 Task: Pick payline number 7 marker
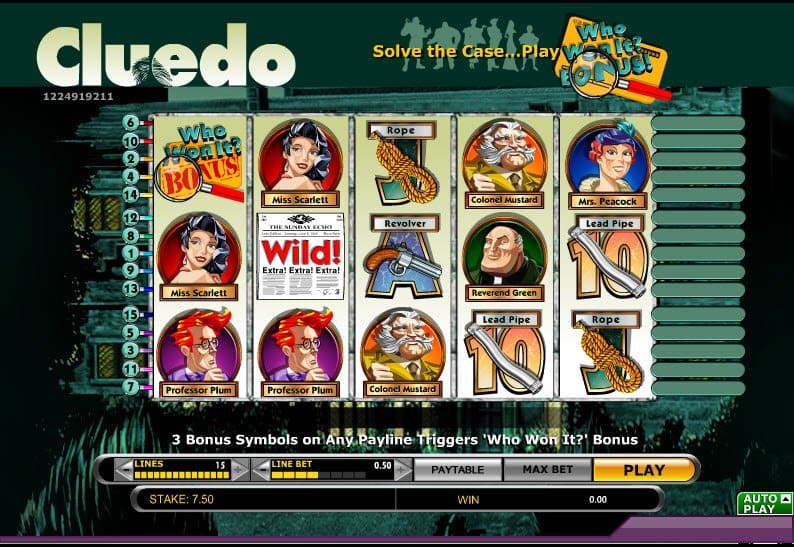click(131, 386)
